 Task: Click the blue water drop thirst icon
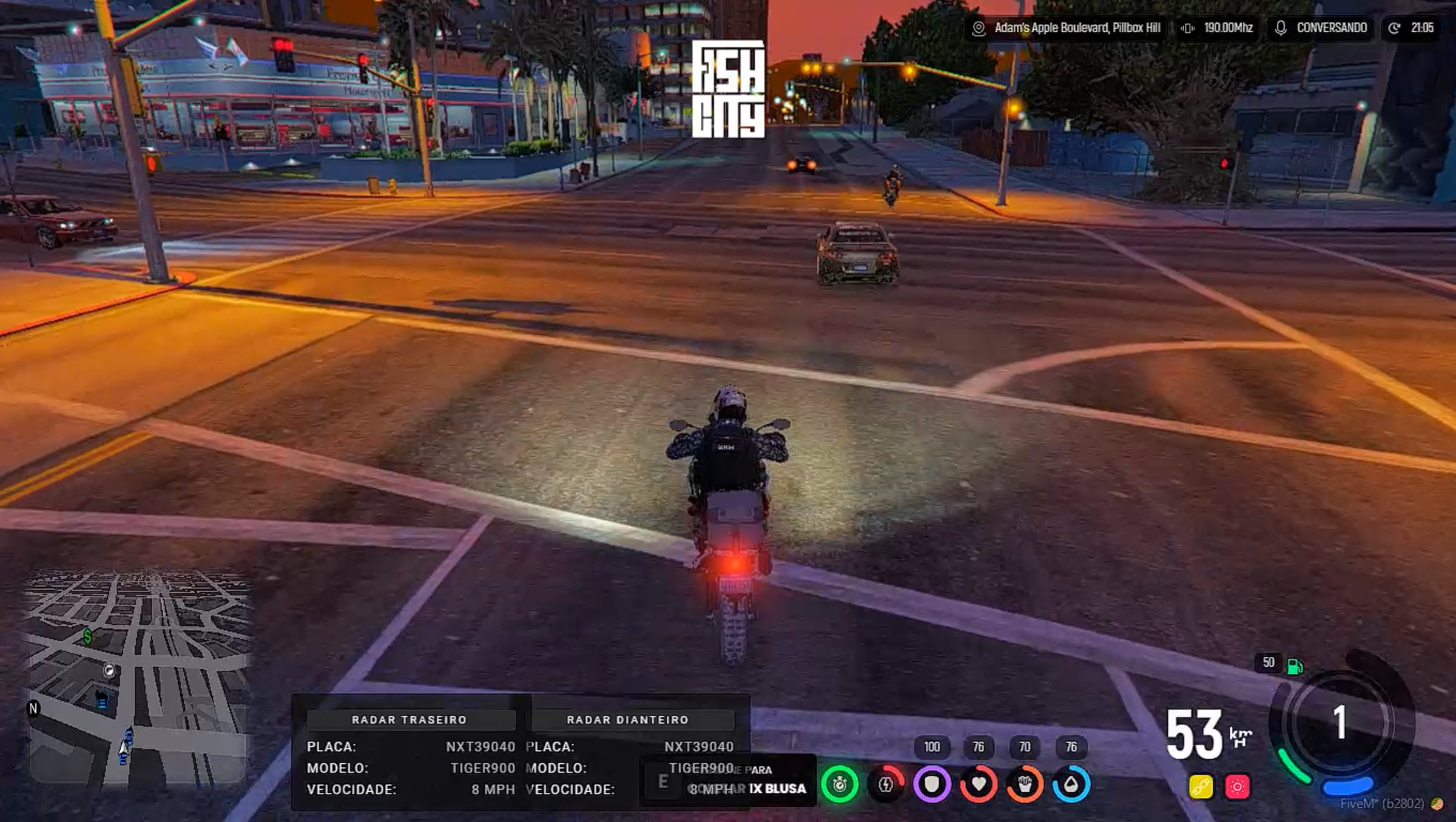(x=1071, y=785)
